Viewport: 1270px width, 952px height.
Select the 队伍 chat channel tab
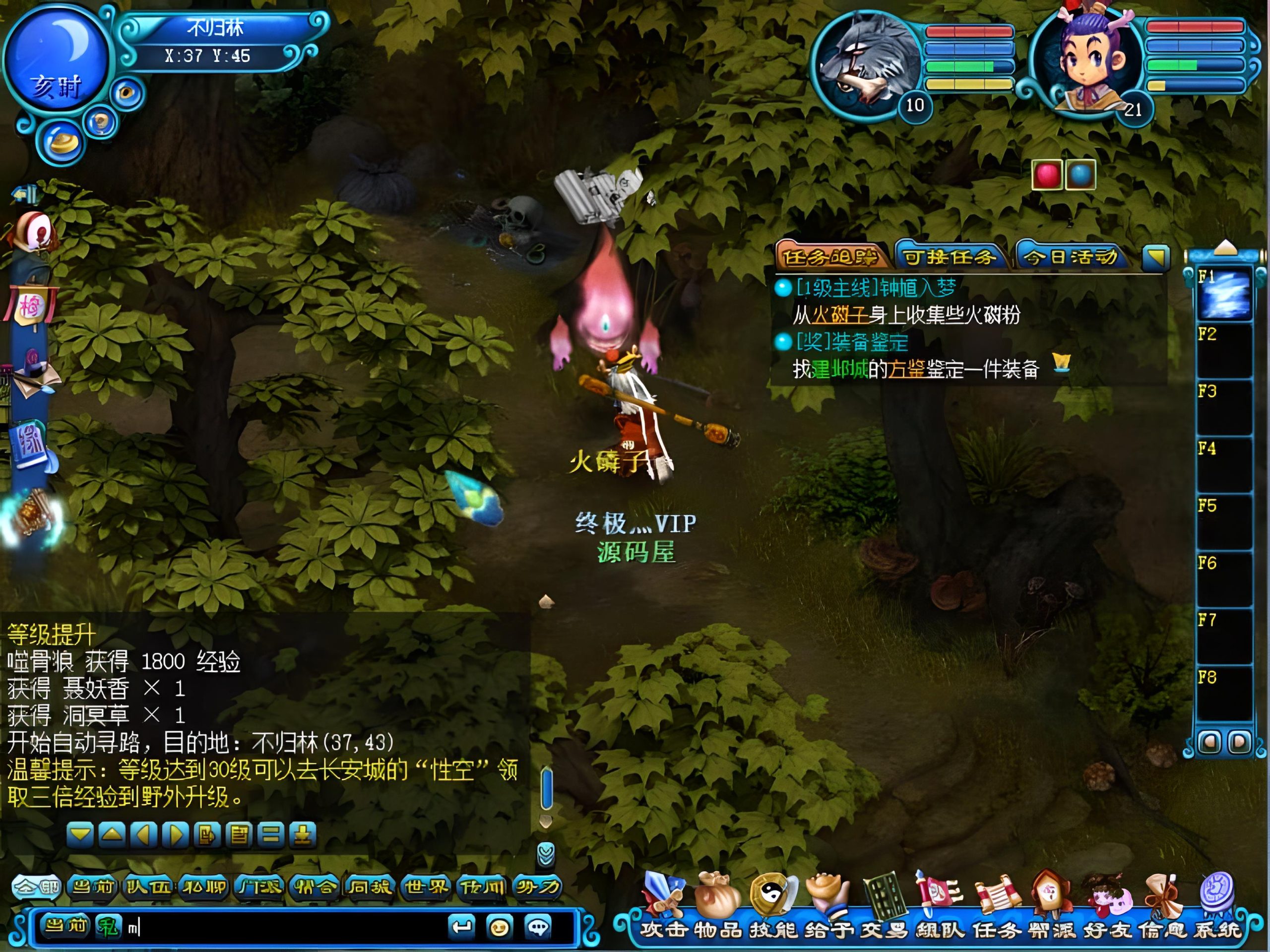click(x=148, y=887)
